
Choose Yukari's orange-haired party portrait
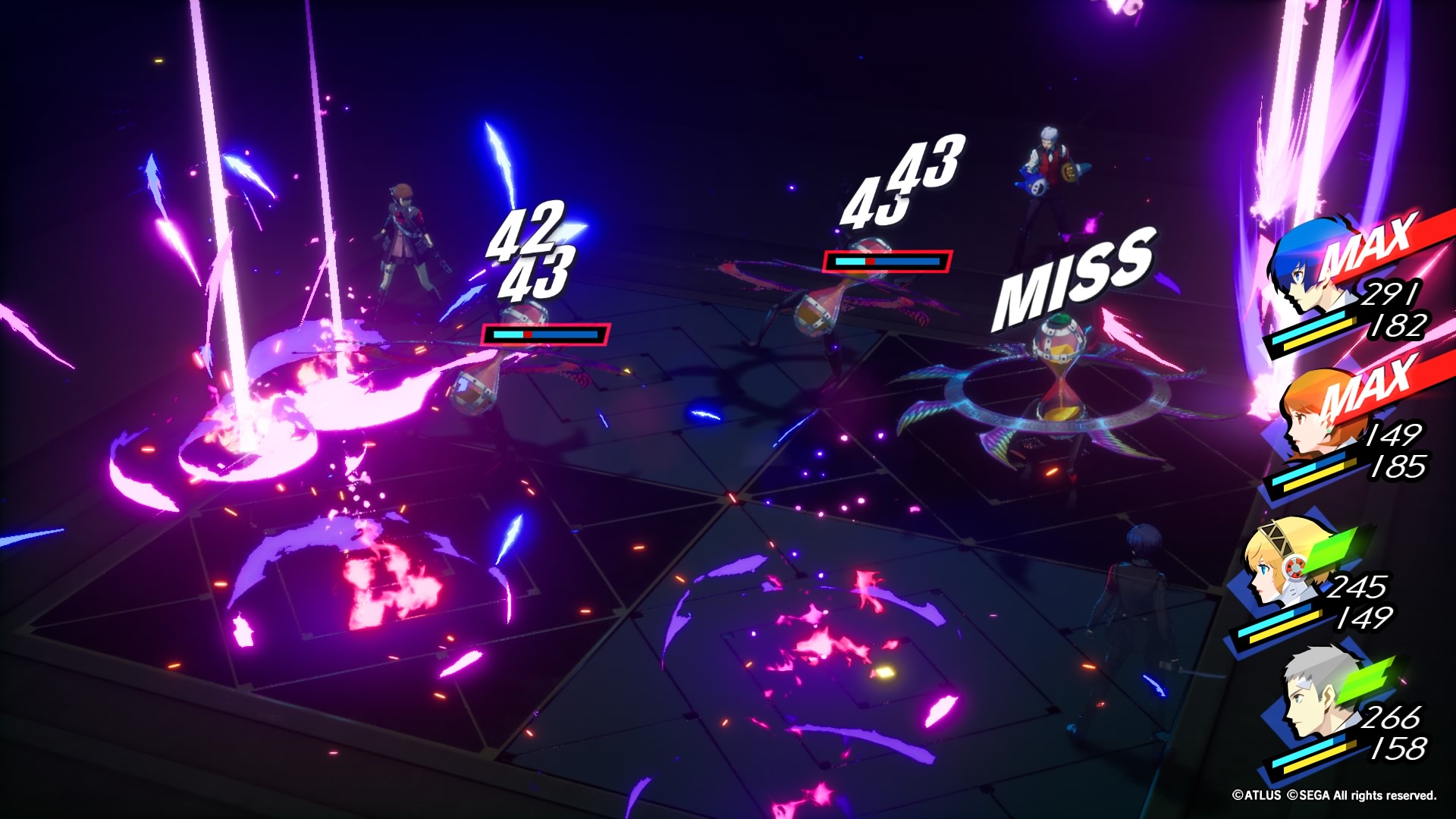coord(1318,413)
